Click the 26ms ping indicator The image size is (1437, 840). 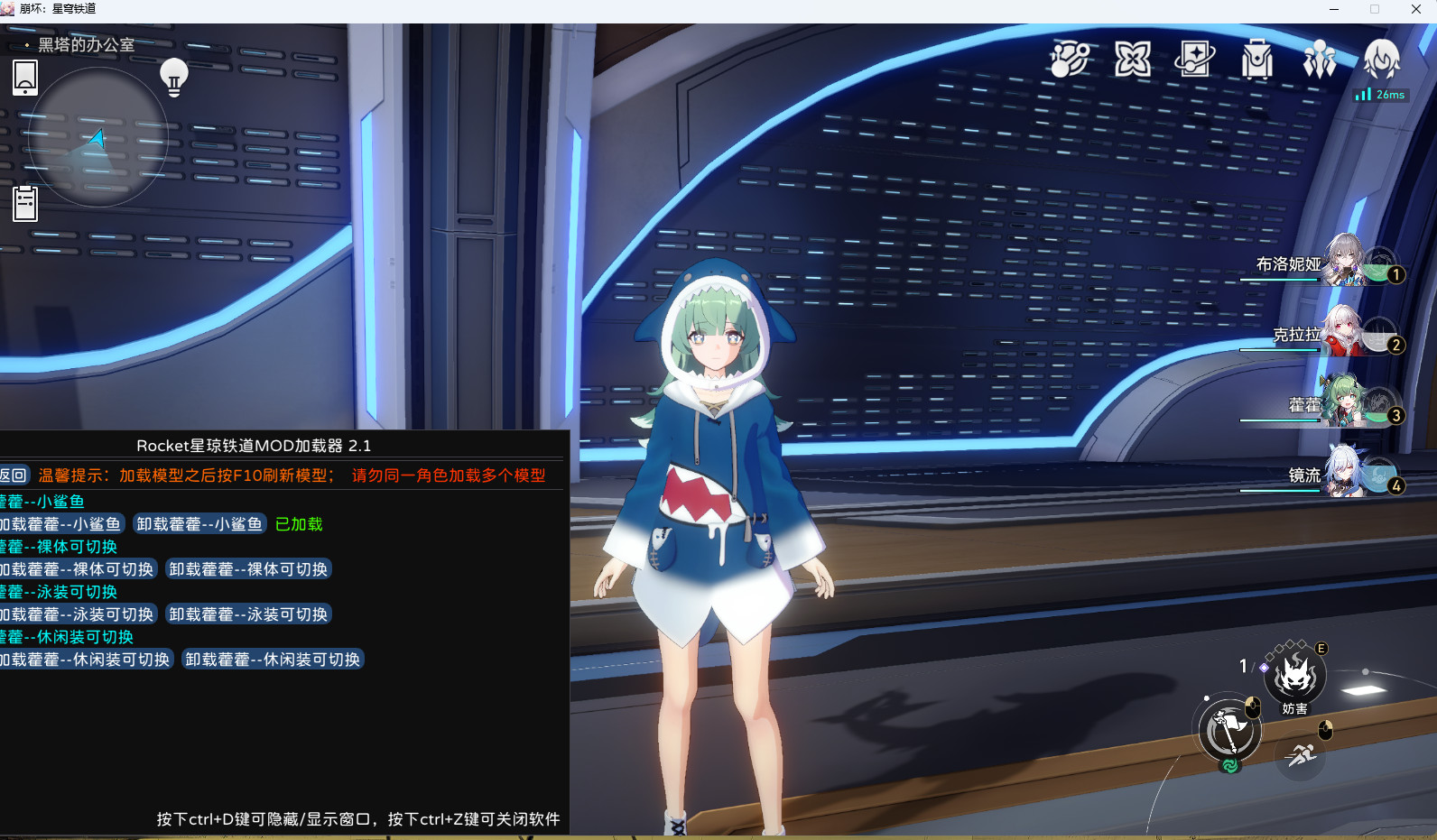pyautogui.click(x=1381, y=94)
